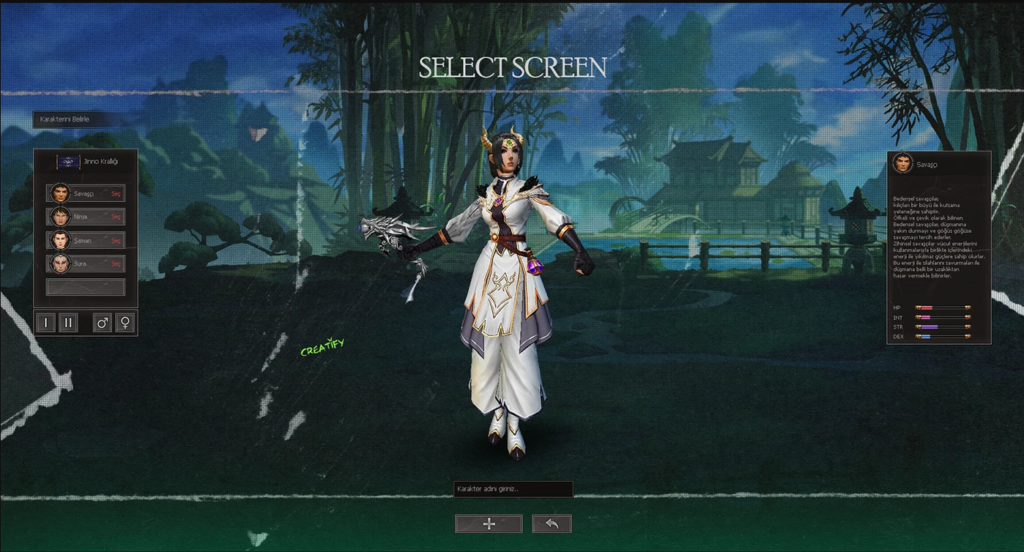Go back using the return arrow button

point(552,524)
